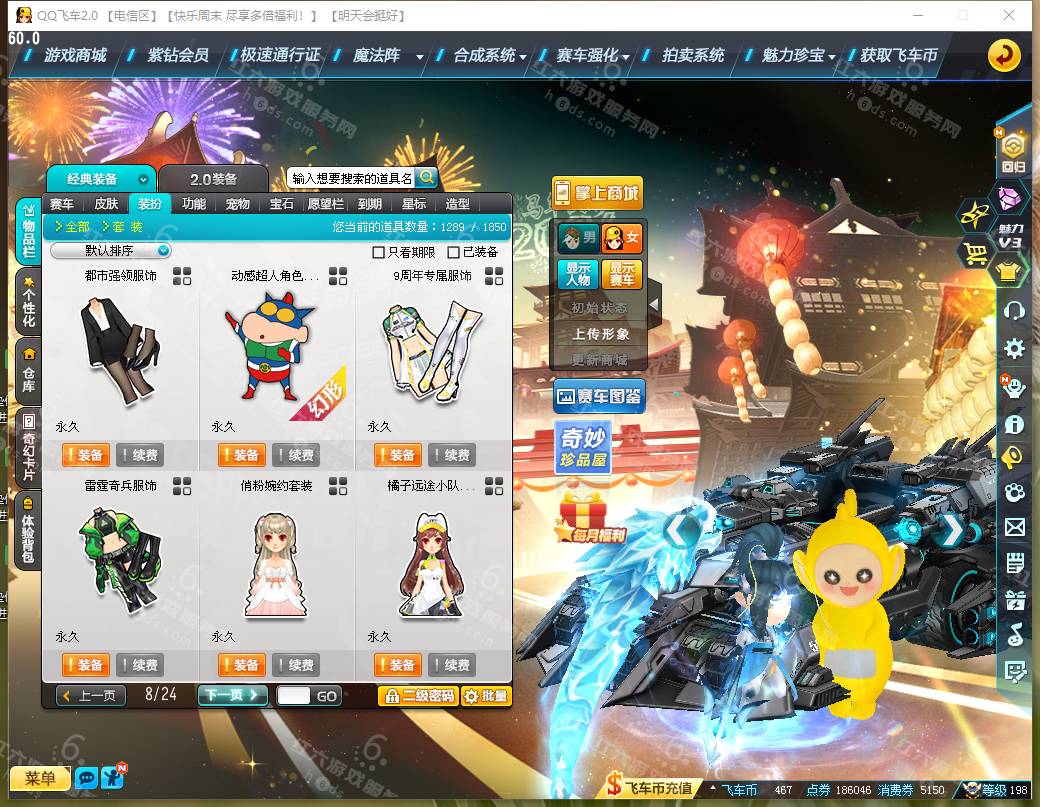Open the 菜单 menu button
The width and height of the screenshot is (1040, 807).
click(x=40, y=778)
